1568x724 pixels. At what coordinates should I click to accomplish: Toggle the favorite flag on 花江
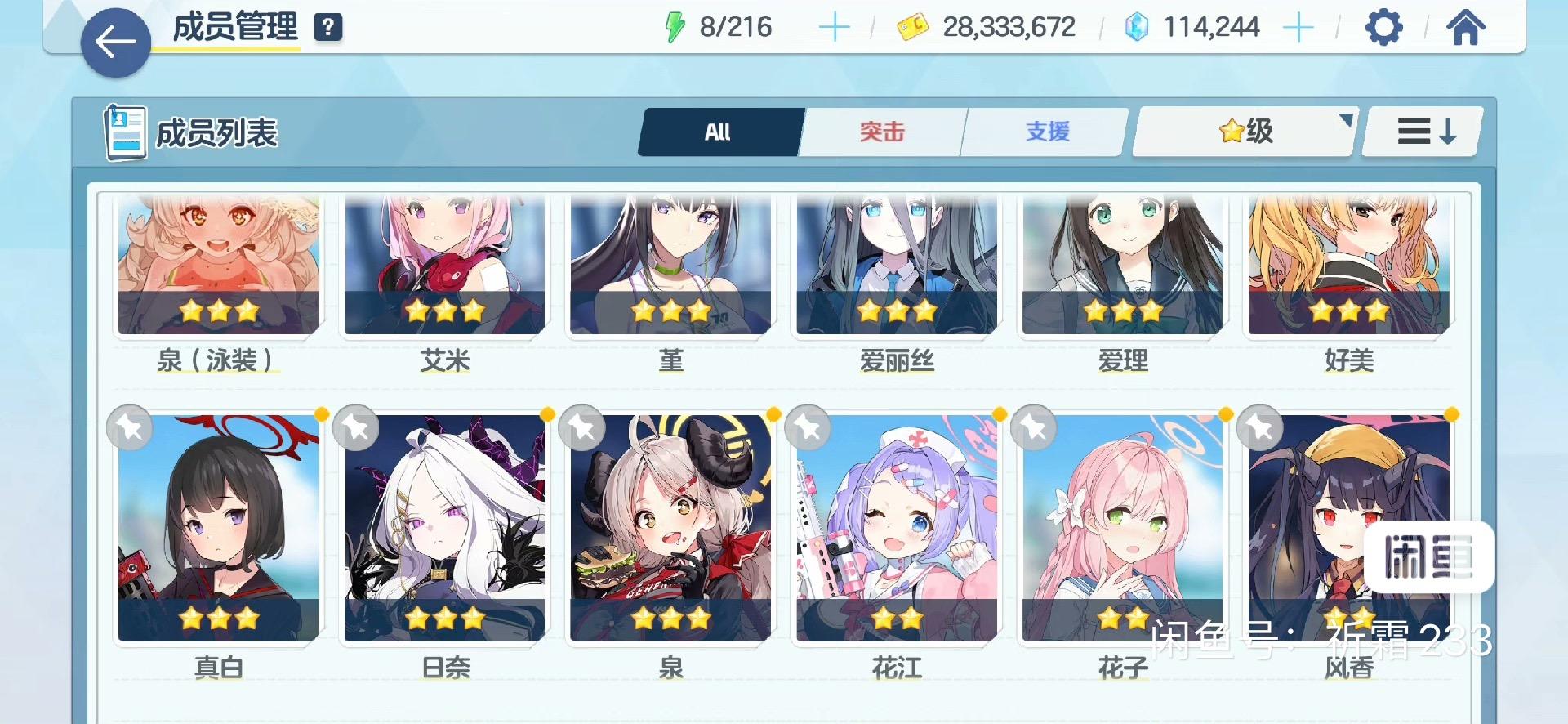click(x=809, y=427)
